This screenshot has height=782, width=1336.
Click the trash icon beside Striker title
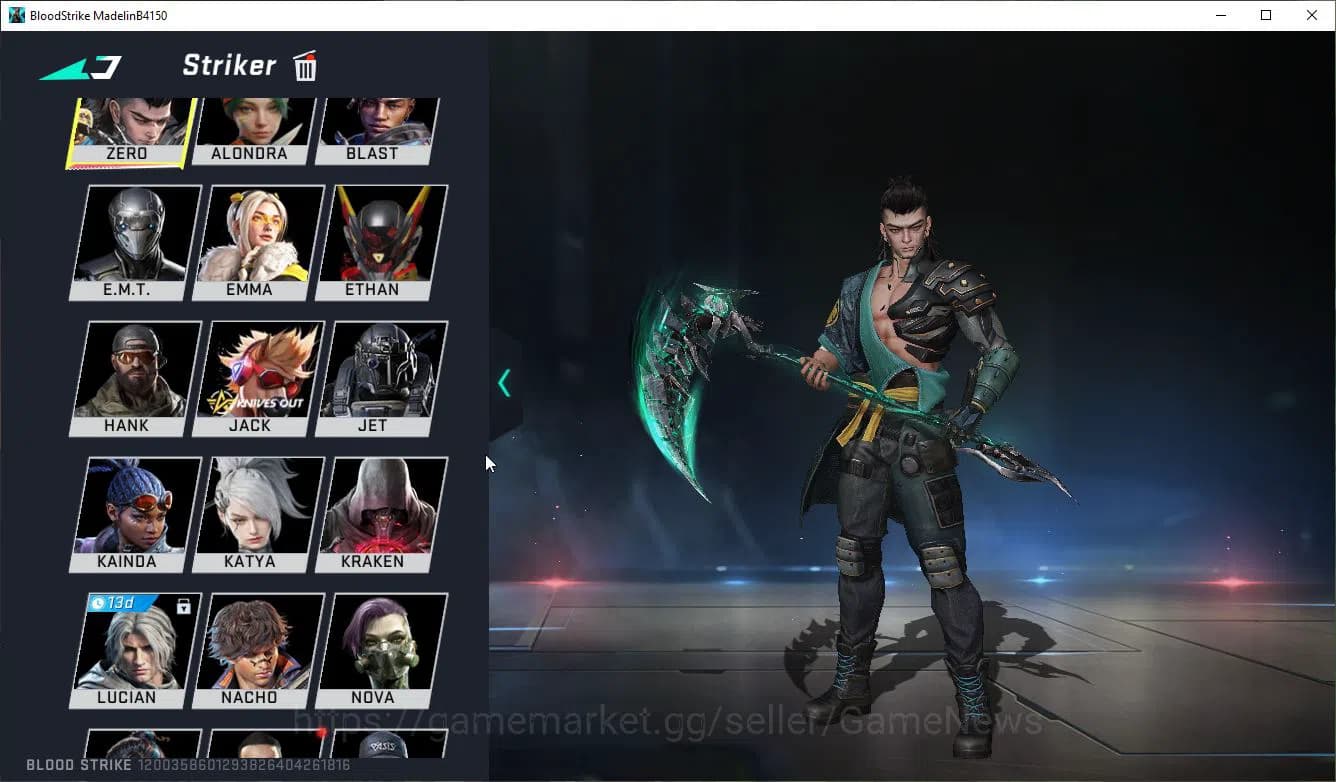(x=305, y=65)
